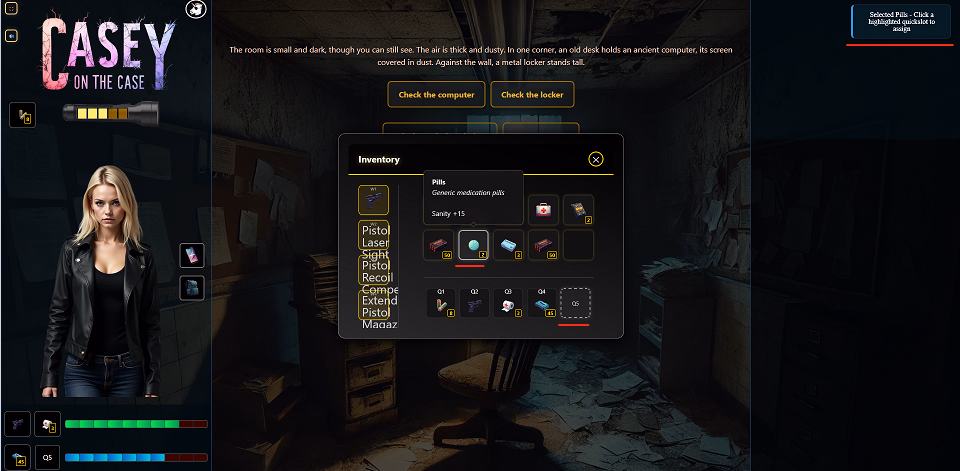Select the Q2 pistol quickslot

coord(475,303)
